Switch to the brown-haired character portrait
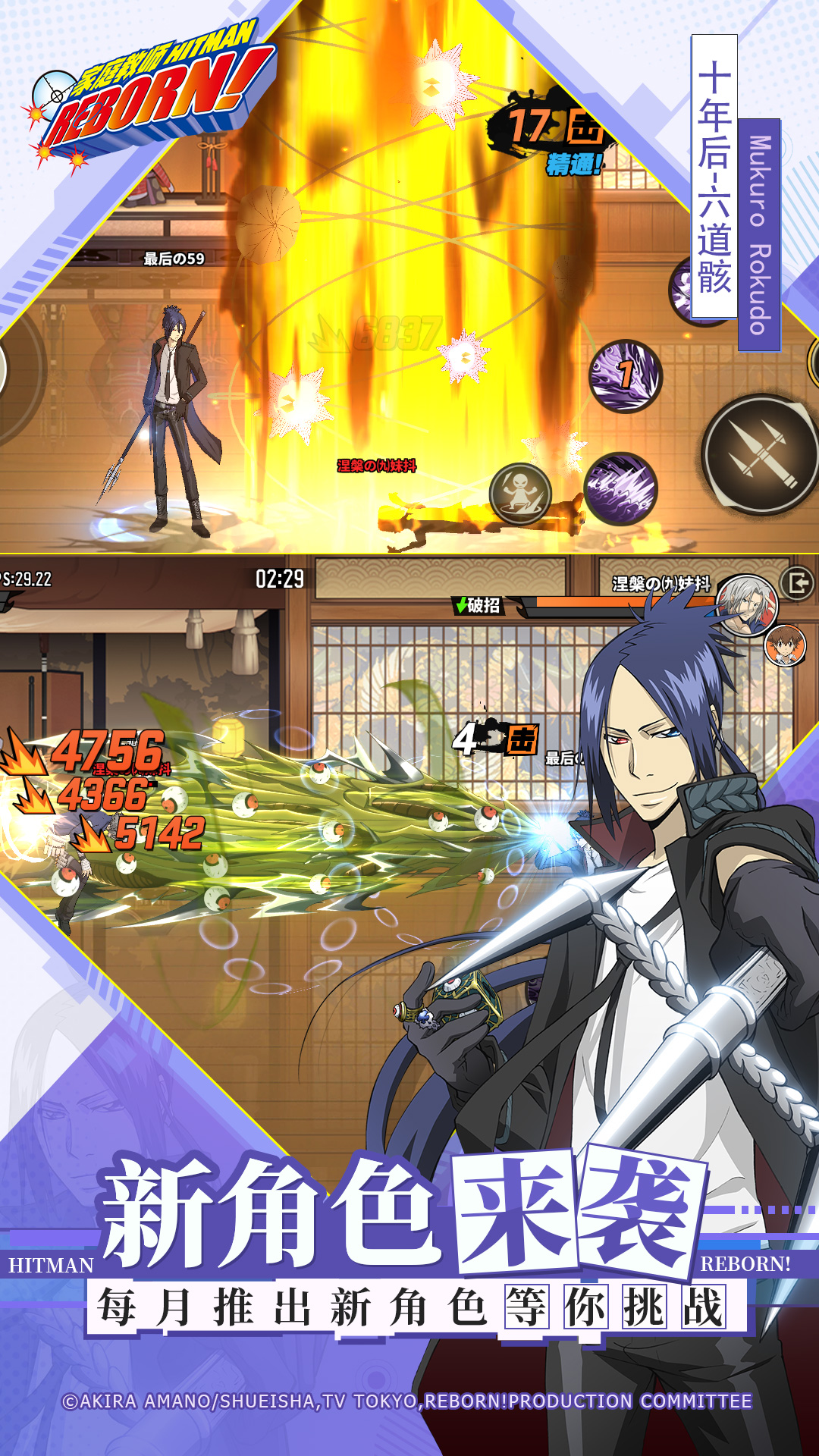Screen dimensions: 819x1456 coord(784,646)
